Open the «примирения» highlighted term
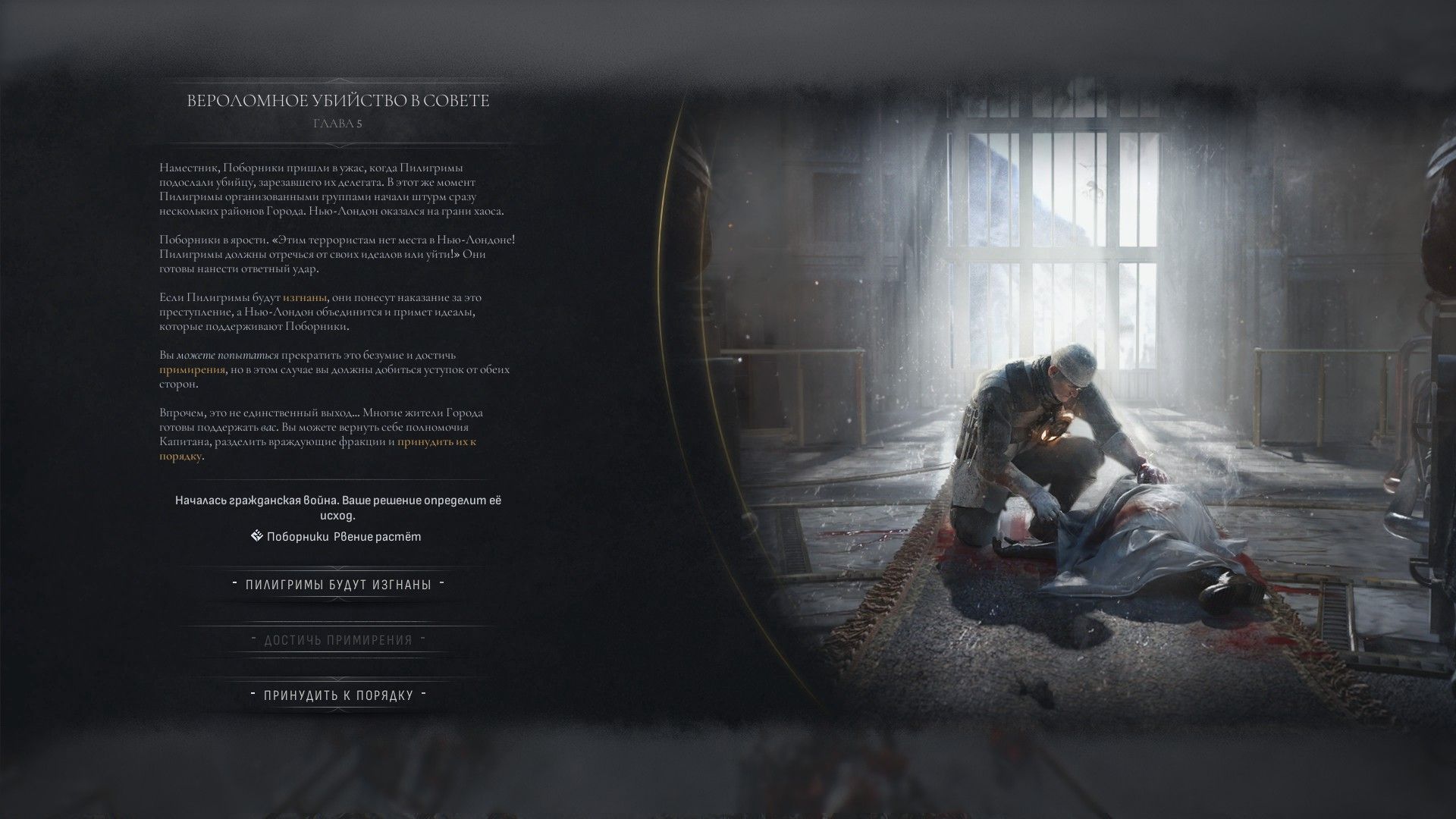Screen dimensions: 1456x819 [x=192, y=370]
